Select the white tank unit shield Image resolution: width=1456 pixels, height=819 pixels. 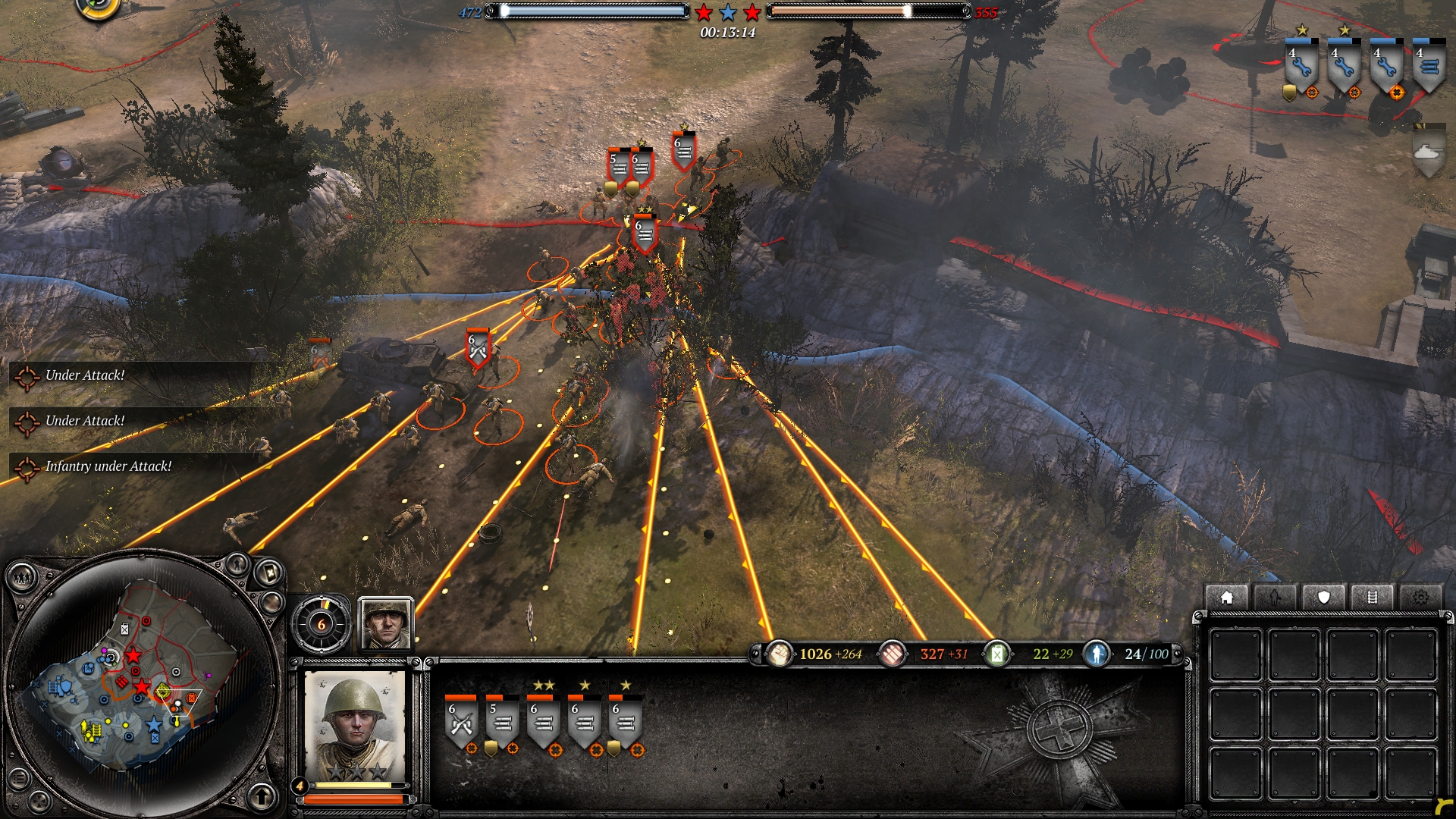1429,153
